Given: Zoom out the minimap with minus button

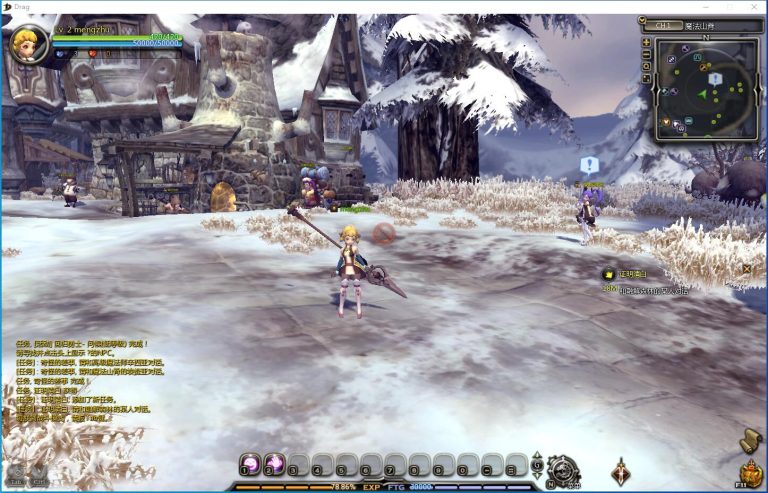Looking at the screenshot, I should (648, 54).
